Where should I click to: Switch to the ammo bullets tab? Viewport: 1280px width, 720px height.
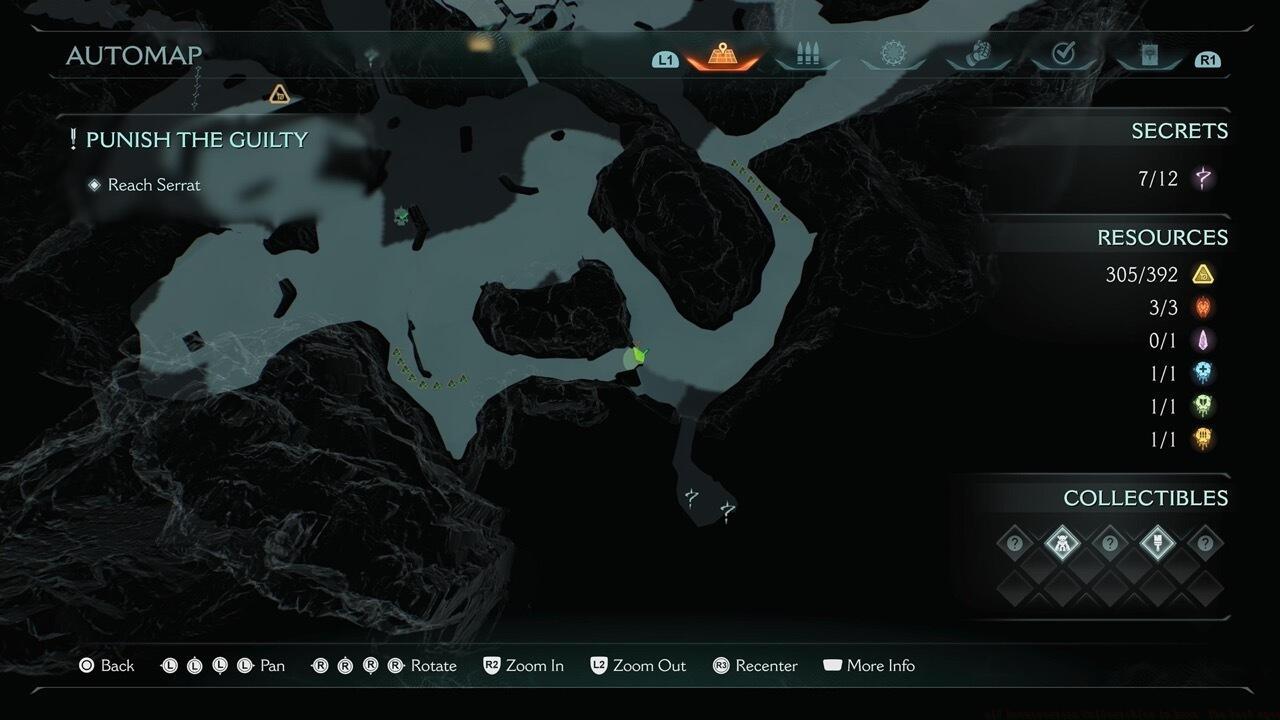pos(807,56)
